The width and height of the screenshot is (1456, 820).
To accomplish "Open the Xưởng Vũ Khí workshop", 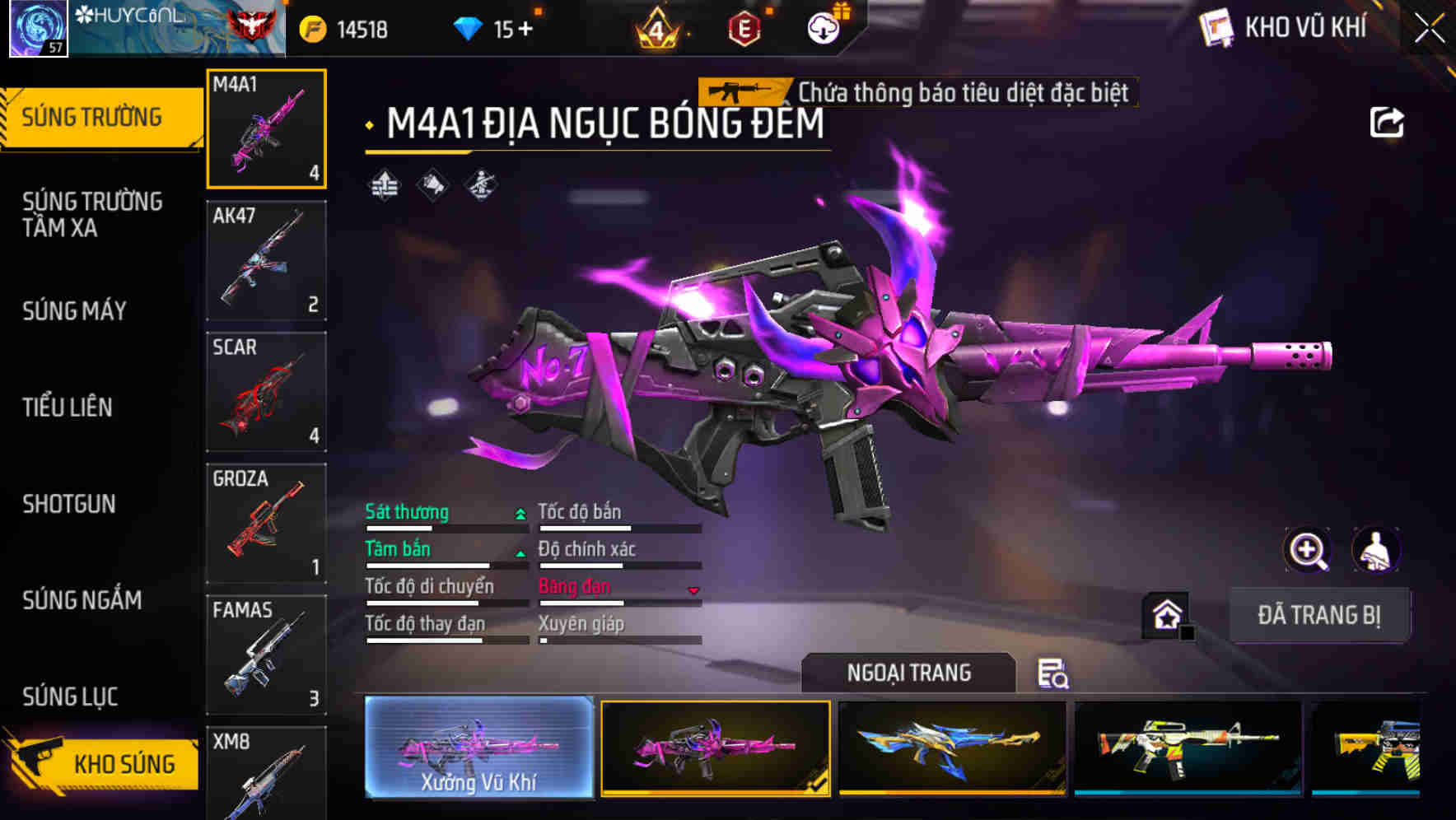I will tap(478, 749).
